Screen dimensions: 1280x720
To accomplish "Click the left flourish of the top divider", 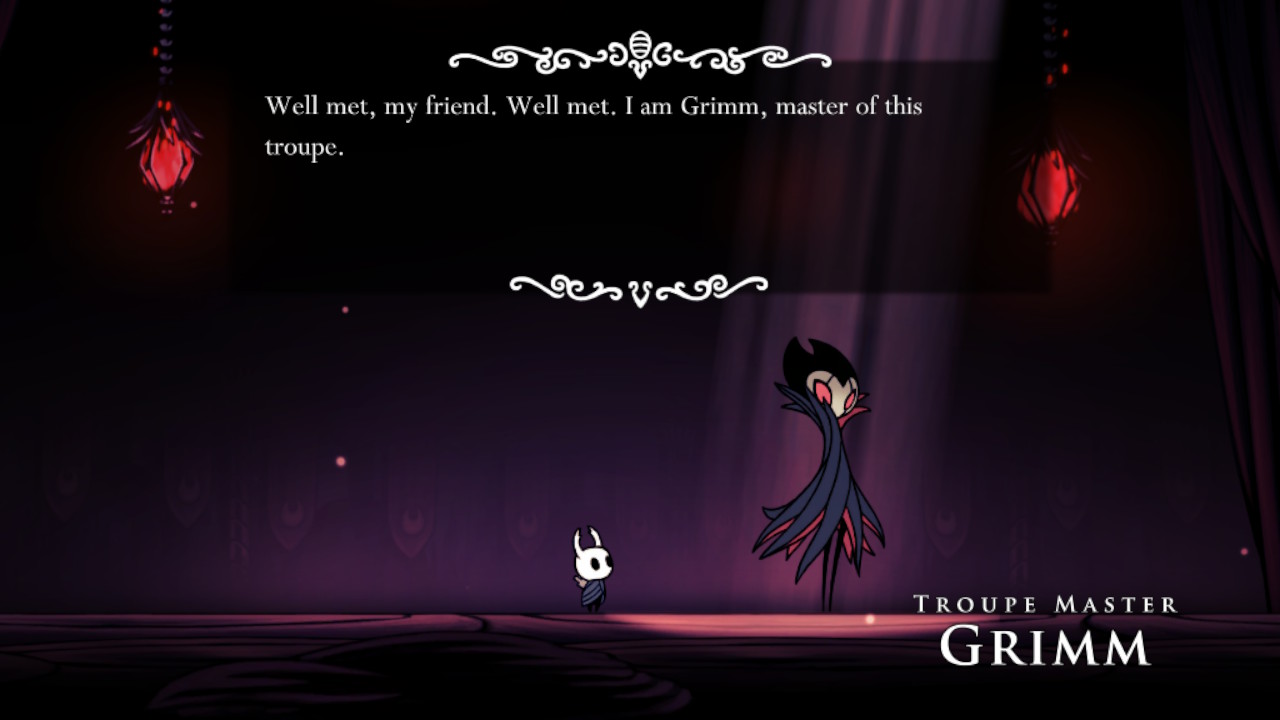I will pyautogui.click(x=520, y=58).
